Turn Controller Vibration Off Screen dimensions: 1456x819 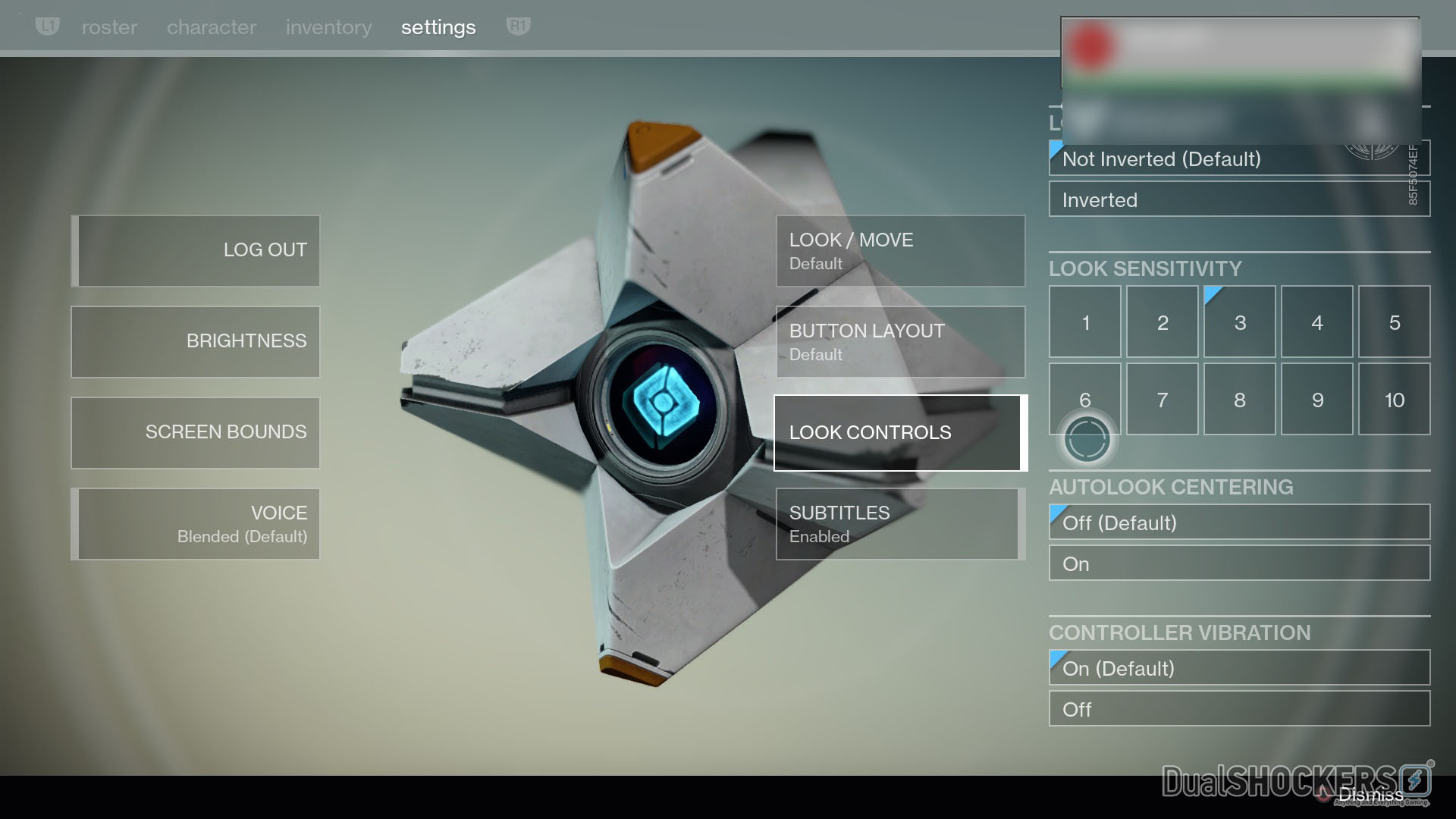pos(1239,709)
